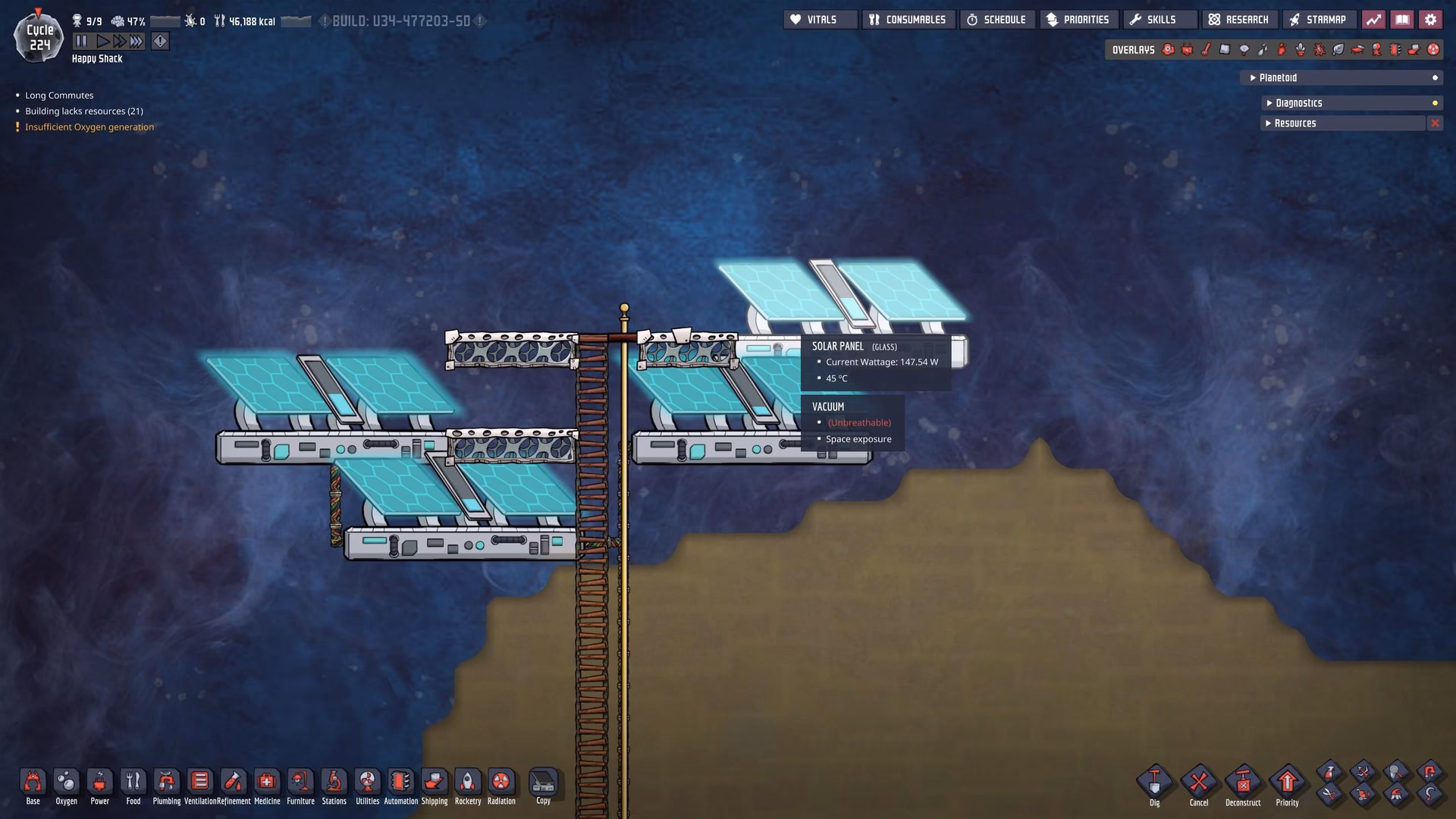Toggle the Oxygen overlay
The width and height of the screenshot is (1456, 819).
[x=1168, y=49]
